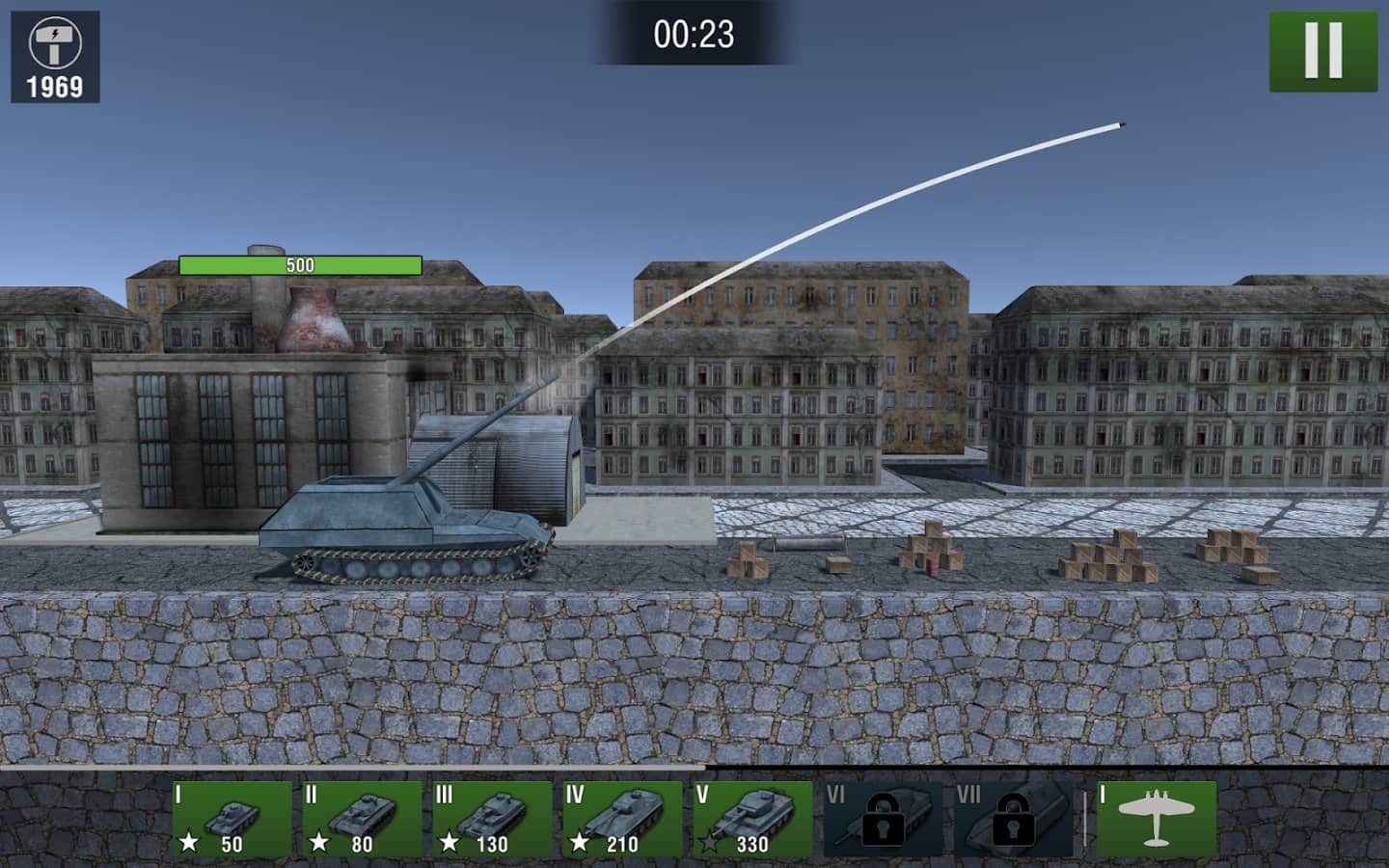Click the hammer resource icon showing 1969

55,56
